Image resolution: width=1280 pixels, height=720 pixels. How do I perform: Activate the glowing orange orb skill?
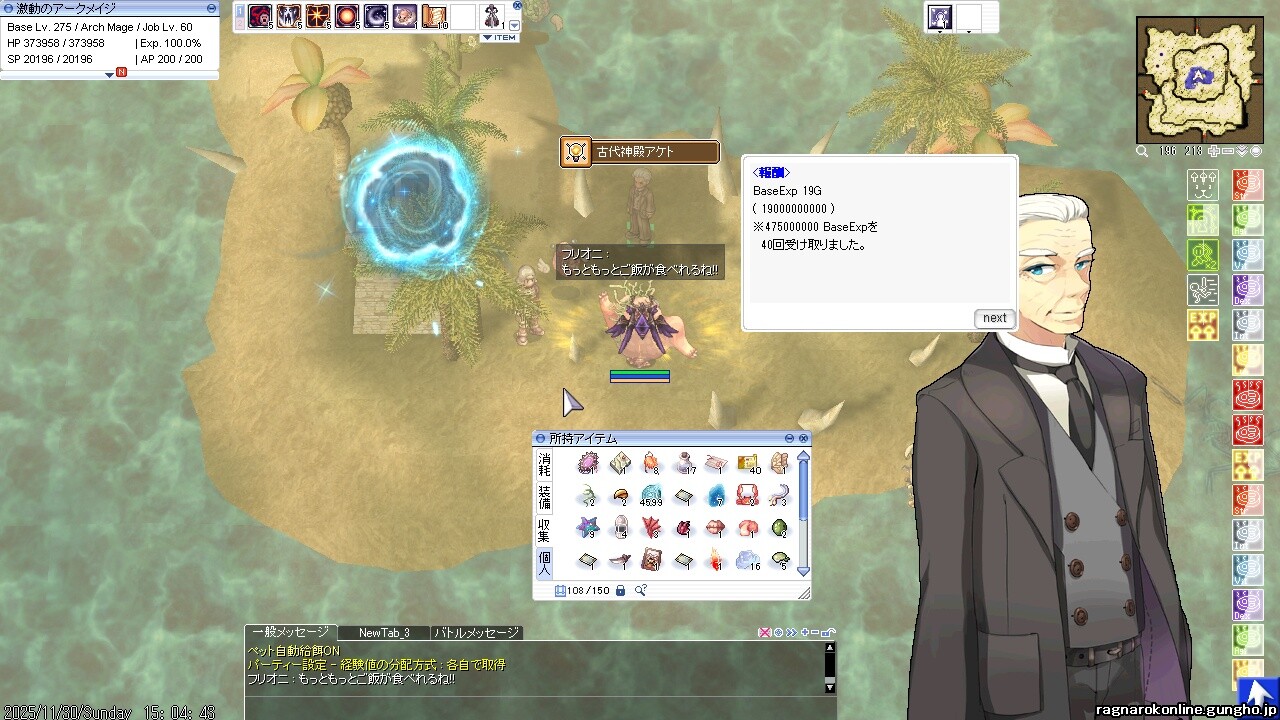pos(347,16)
